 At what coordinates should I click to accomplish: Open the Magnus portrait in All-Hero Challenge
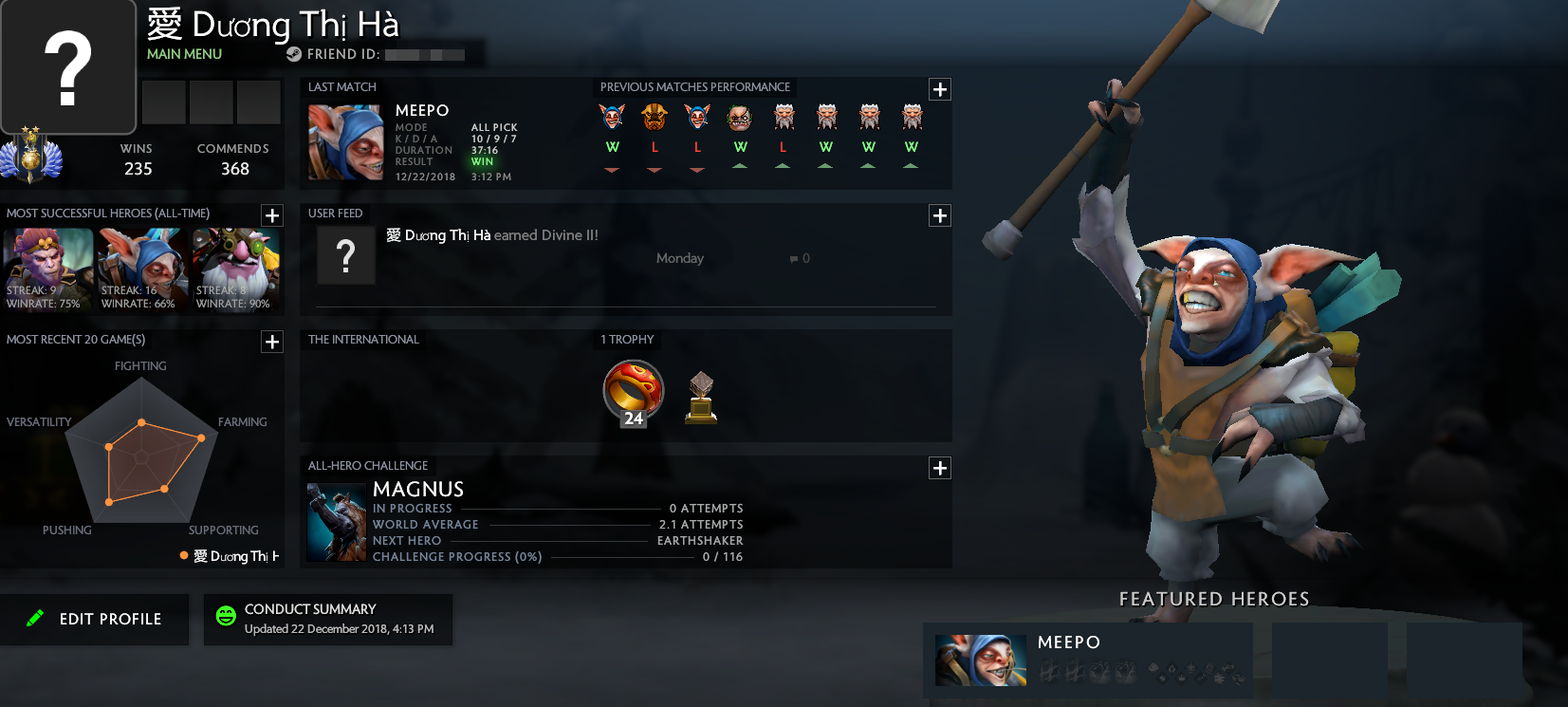[336, 521]
